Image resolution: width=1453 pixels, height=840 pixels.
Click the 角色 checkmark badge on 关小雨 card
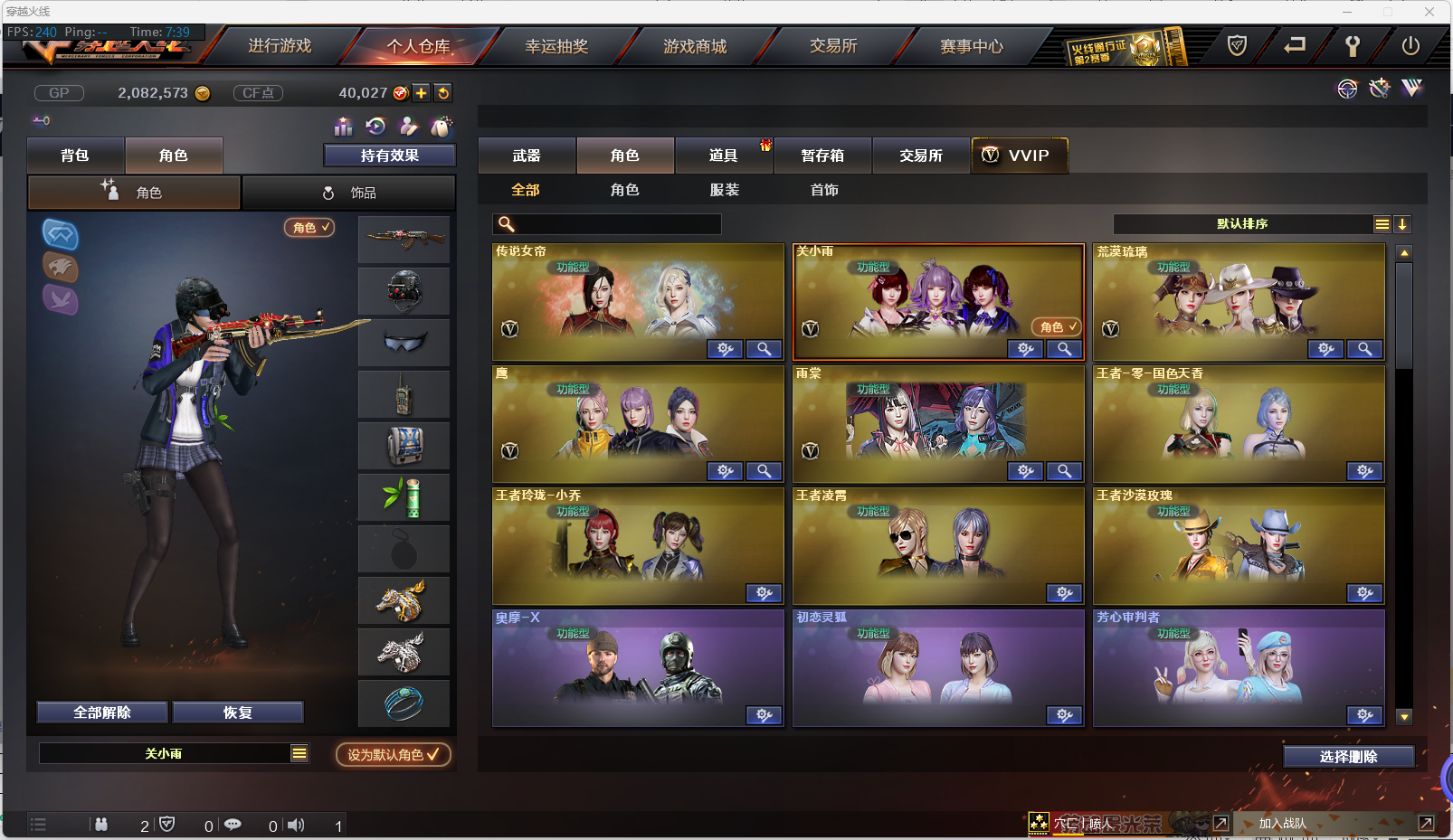click(1055, 326)
